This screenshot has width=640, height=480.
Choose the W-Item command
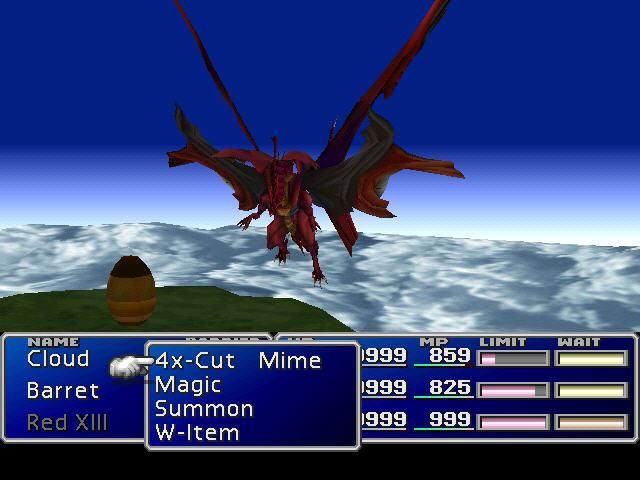[197, 433]
